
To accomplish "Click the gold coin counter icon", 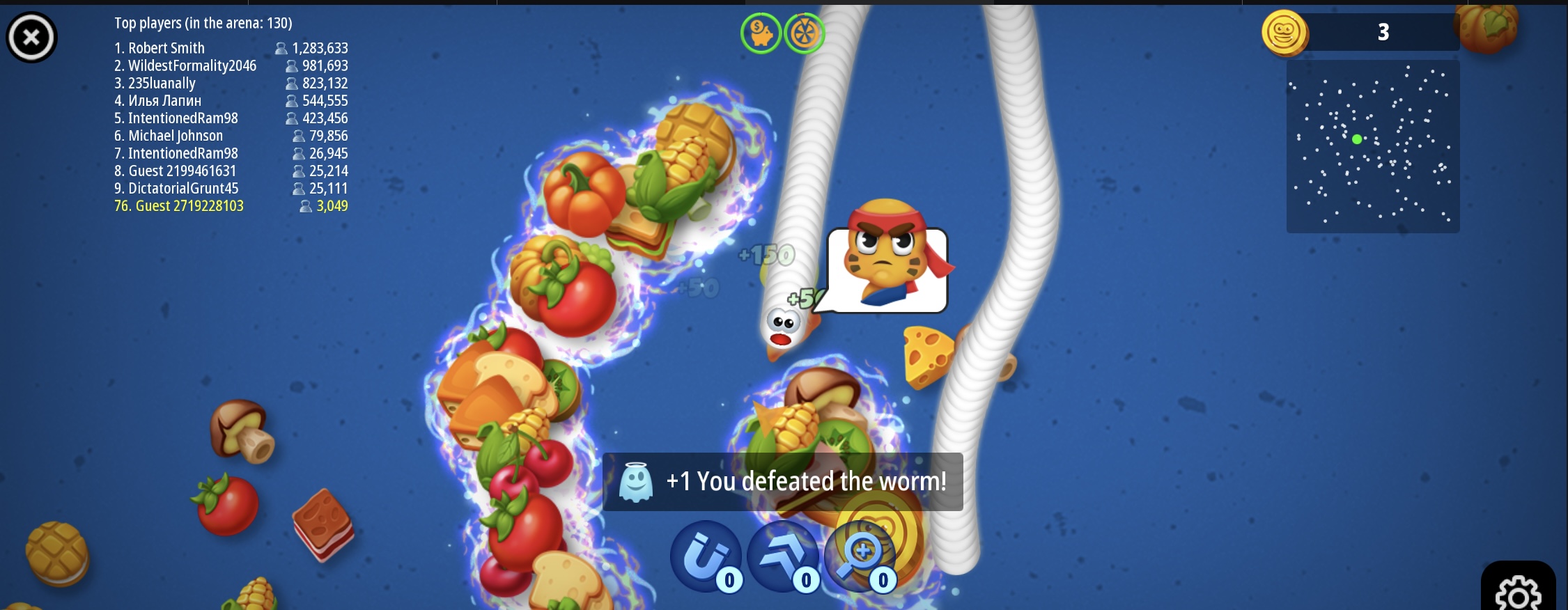I will pyautogui.click(x=1284, y=33).
